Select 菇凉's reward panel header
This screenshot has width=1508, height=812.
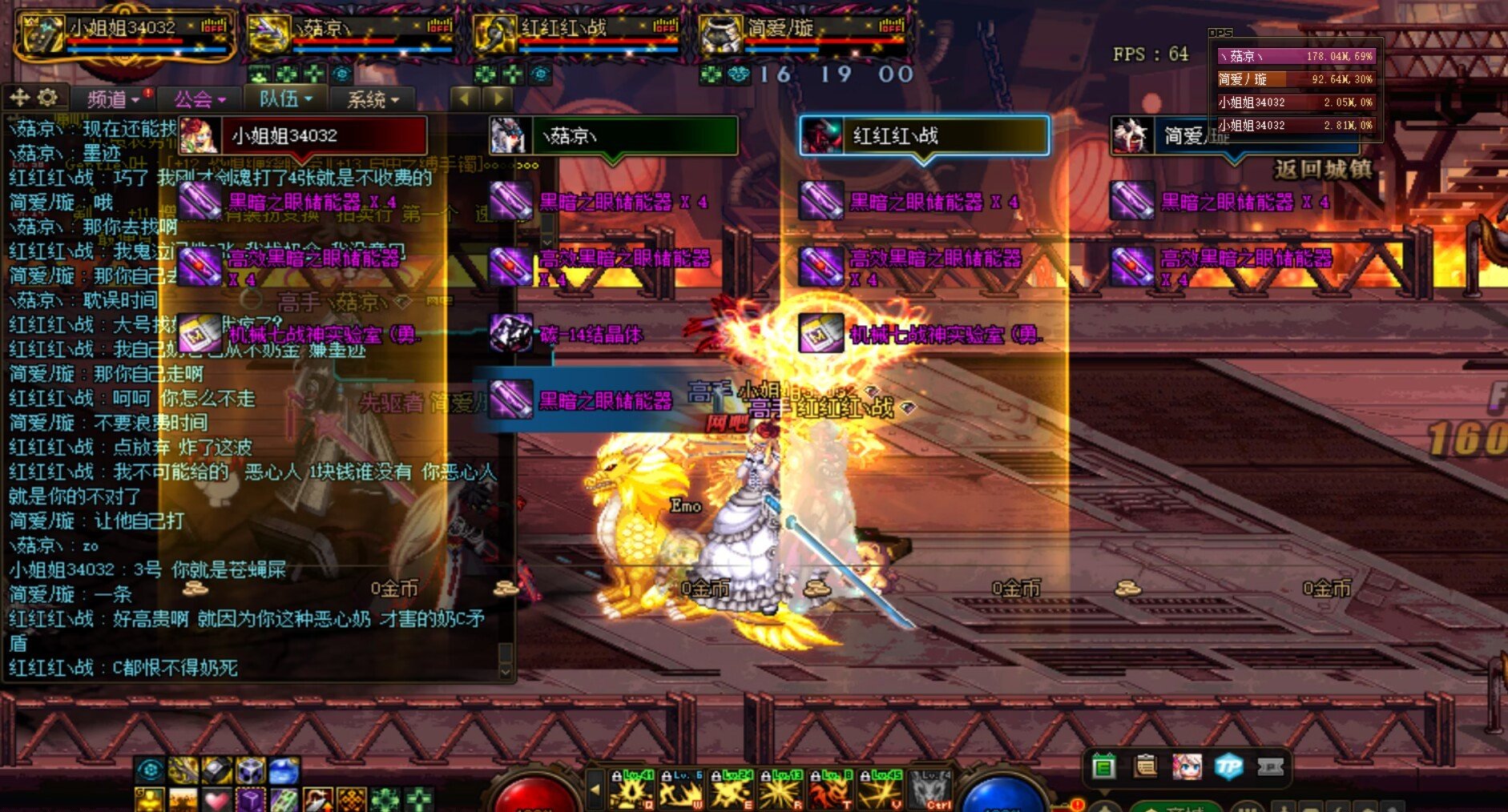pyautogui.click(x=613, y=135)
